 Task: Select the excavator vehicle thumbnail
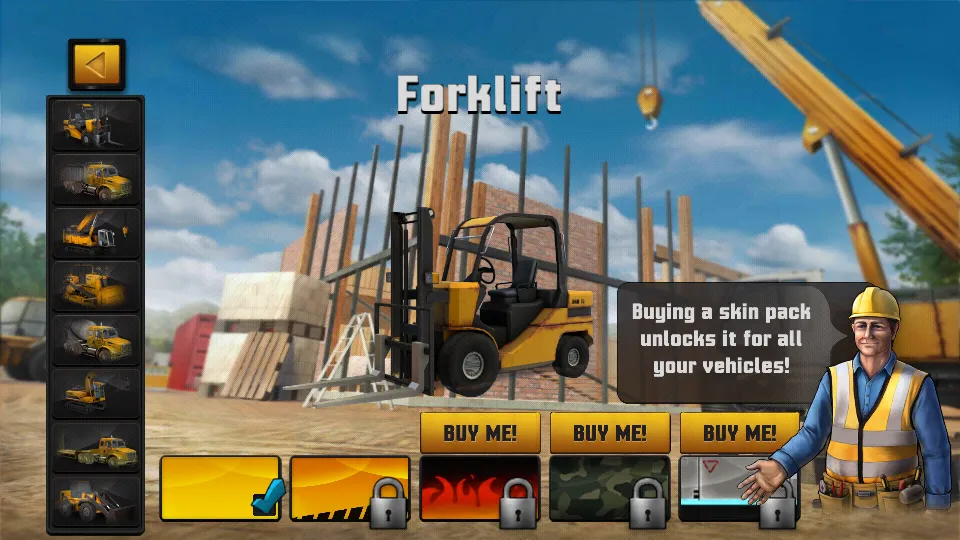(96, 394)
